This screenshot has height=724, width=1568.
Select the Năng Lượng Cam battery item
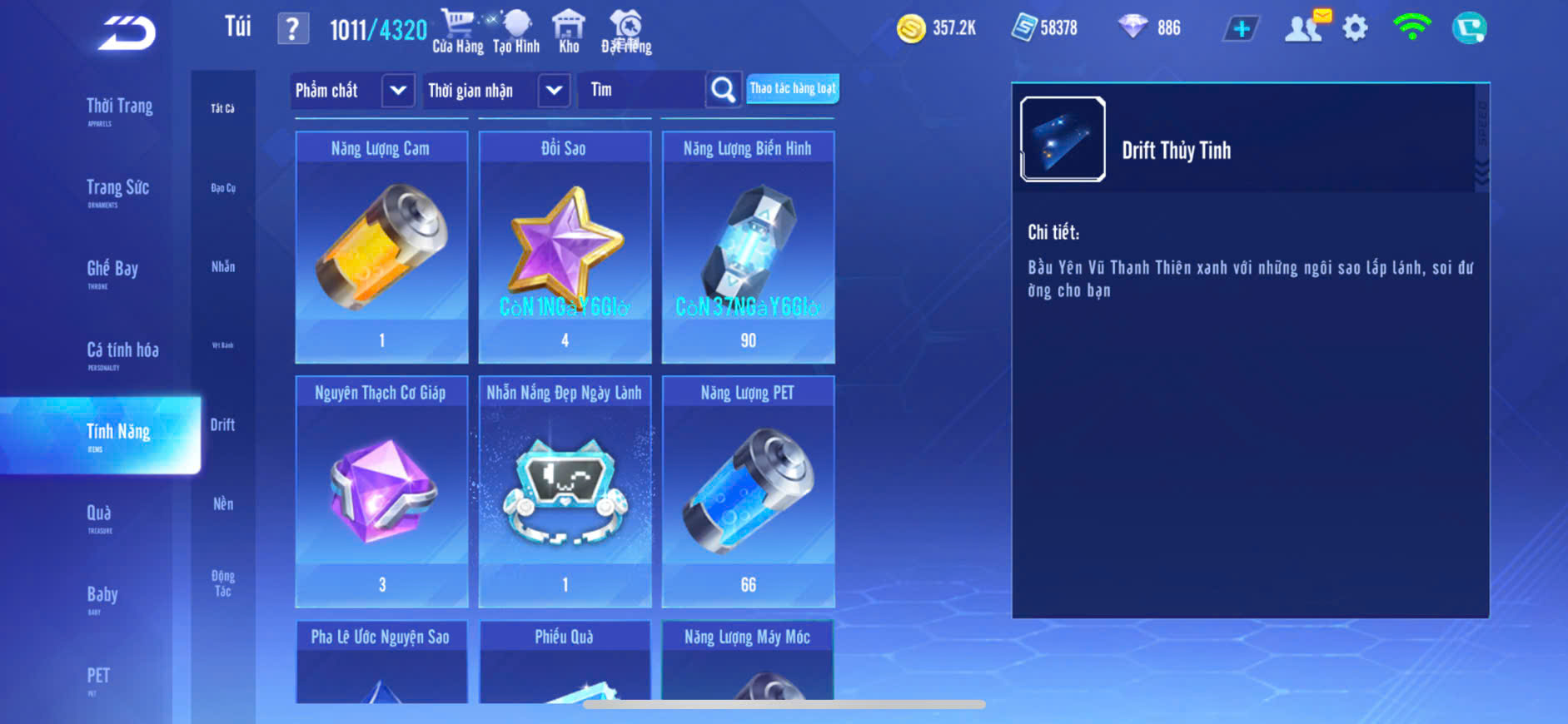381,247
